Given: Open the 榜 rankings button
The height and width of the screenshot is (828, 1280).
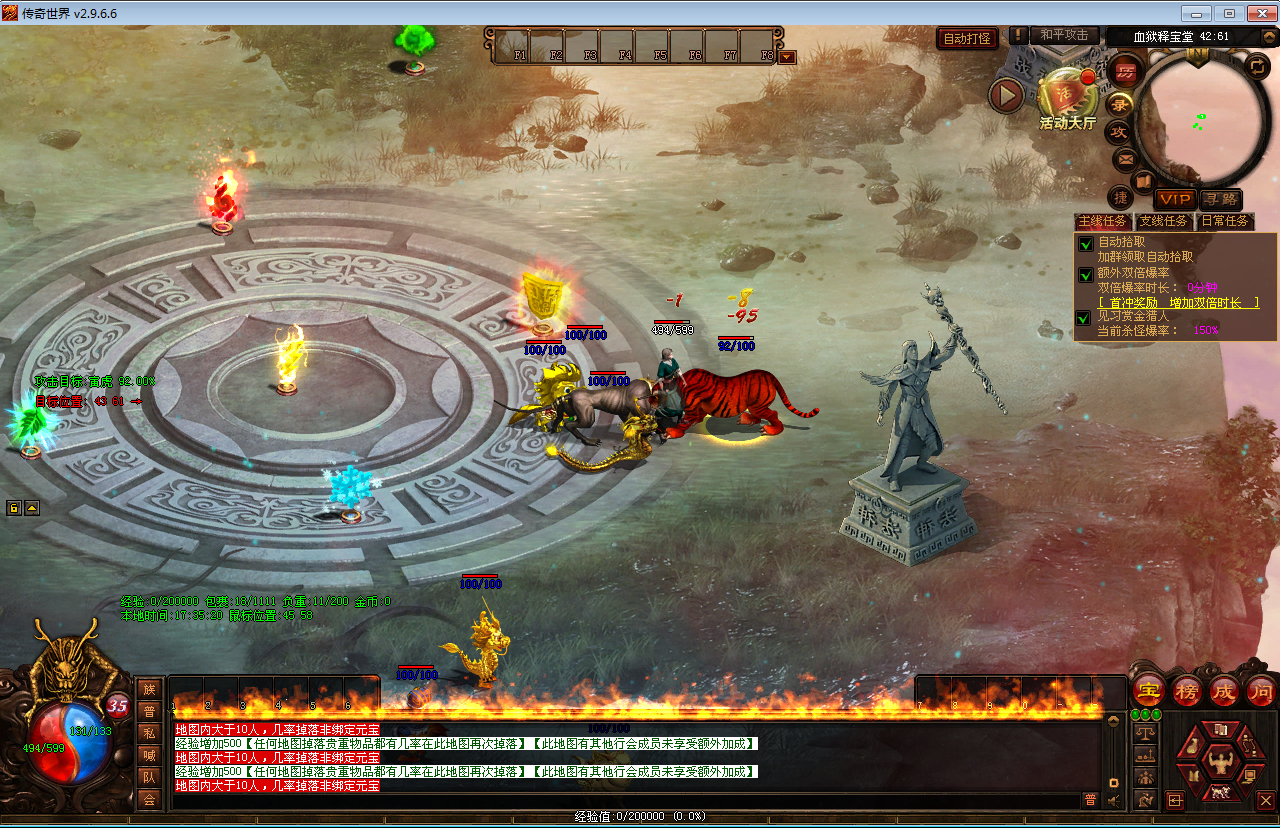Looking at the screenshot, I should point(1186,690).
